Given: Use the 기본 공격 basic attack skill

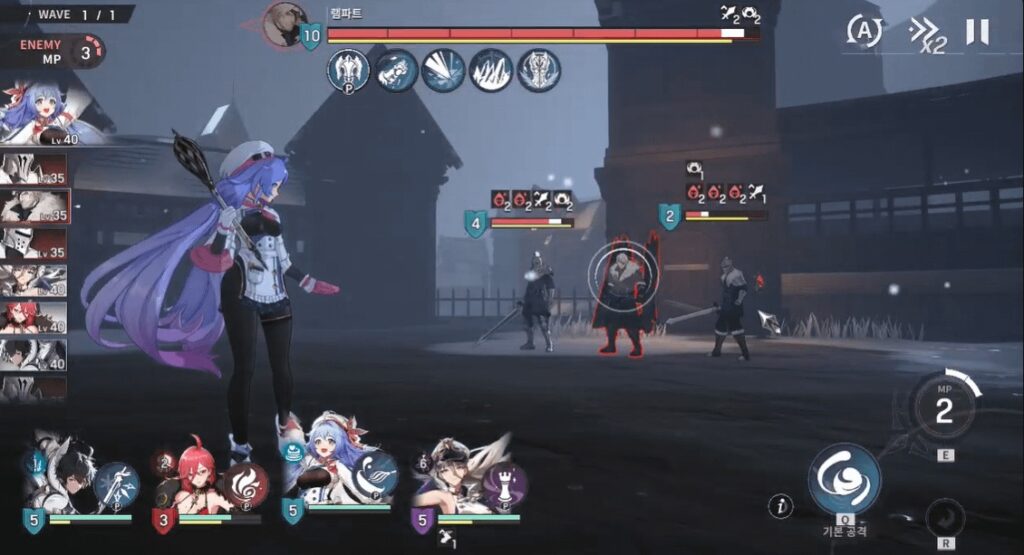Looking at the screenshot, I should point(844,478).
